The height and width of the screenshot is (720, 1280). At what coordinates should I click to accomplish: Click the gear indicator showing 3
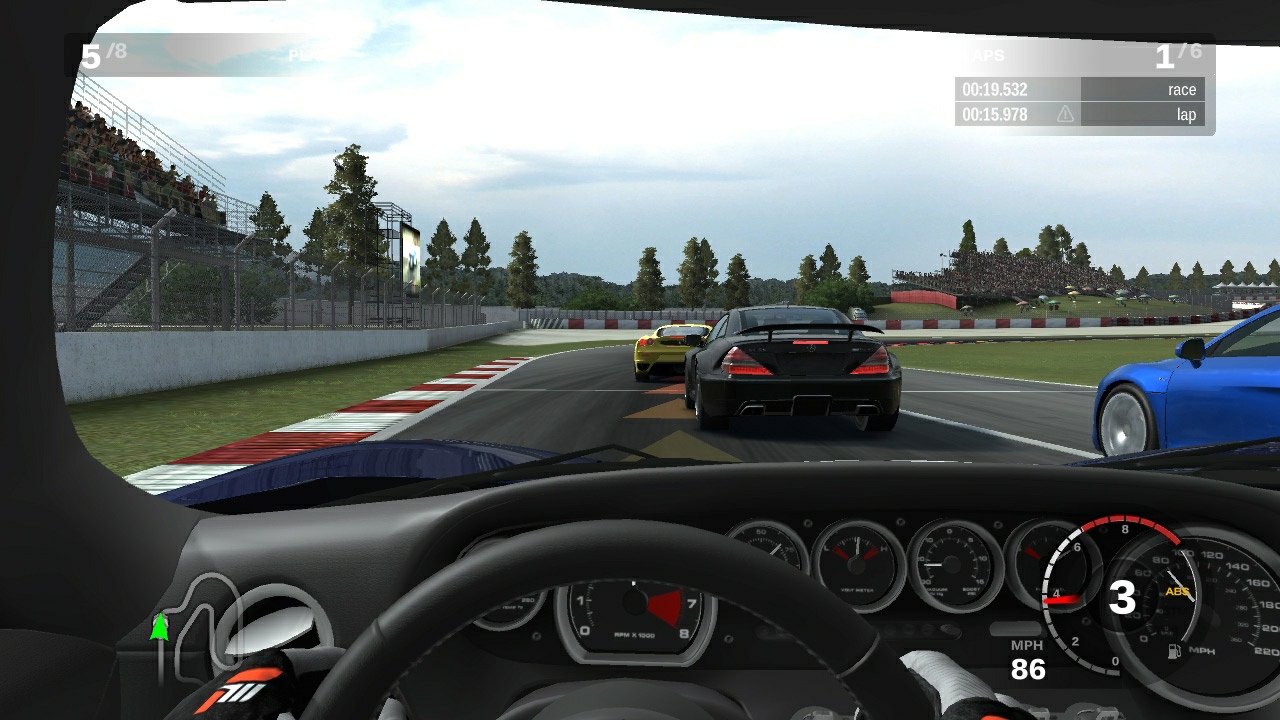[x=1123, y=597]
